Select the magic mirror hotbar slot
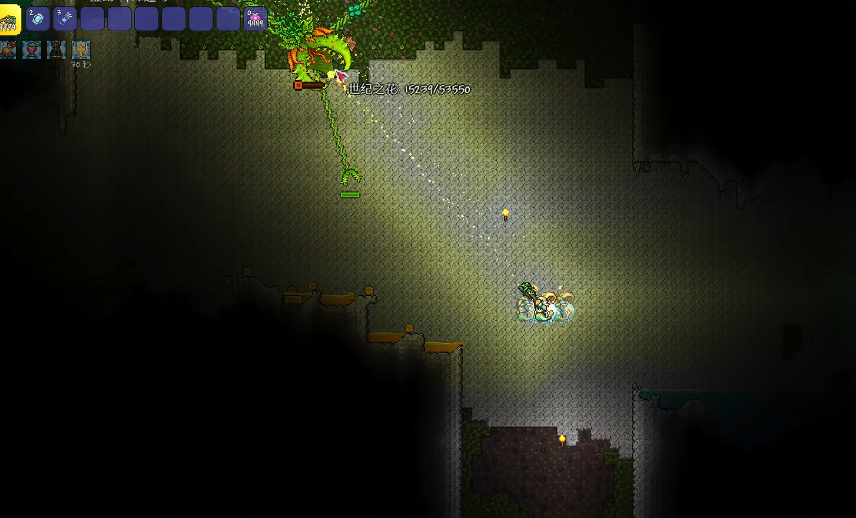 click(x=38, y=19)
